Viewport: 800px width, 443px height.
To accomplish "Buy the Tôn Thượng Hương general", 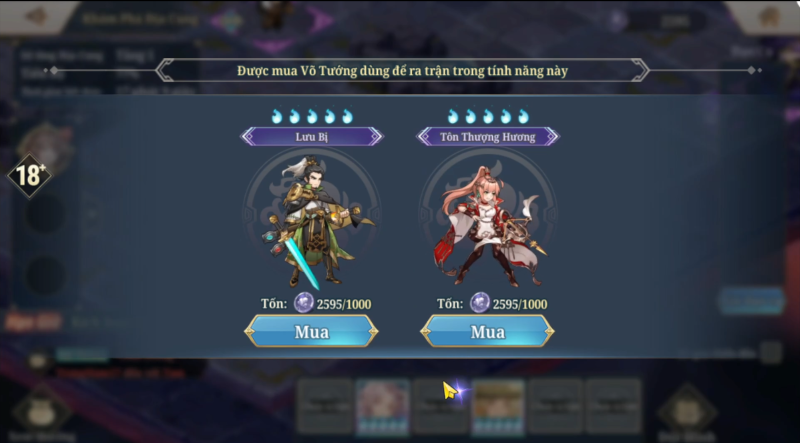I will tap(487, 331).
